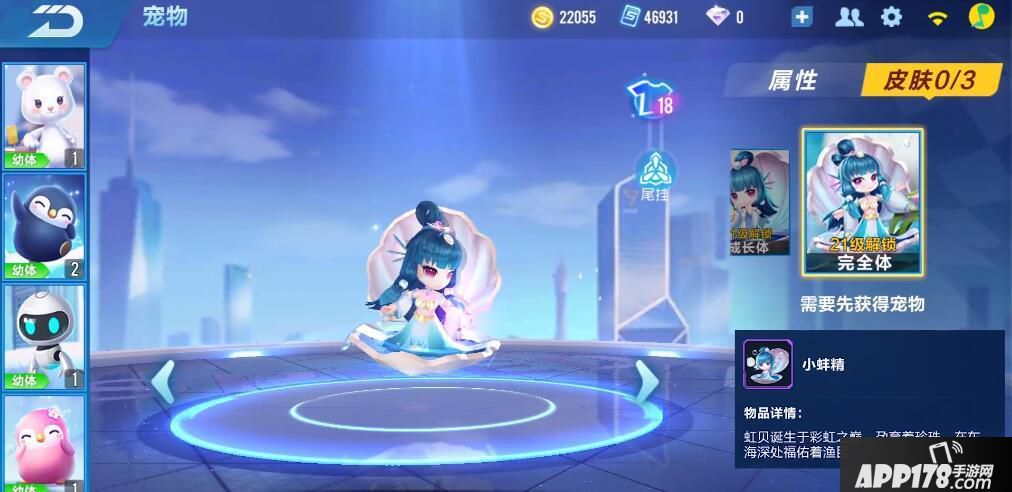The image size is (1012, 492).
Task: Select the dark blue penguin pet
Action: 45,226
